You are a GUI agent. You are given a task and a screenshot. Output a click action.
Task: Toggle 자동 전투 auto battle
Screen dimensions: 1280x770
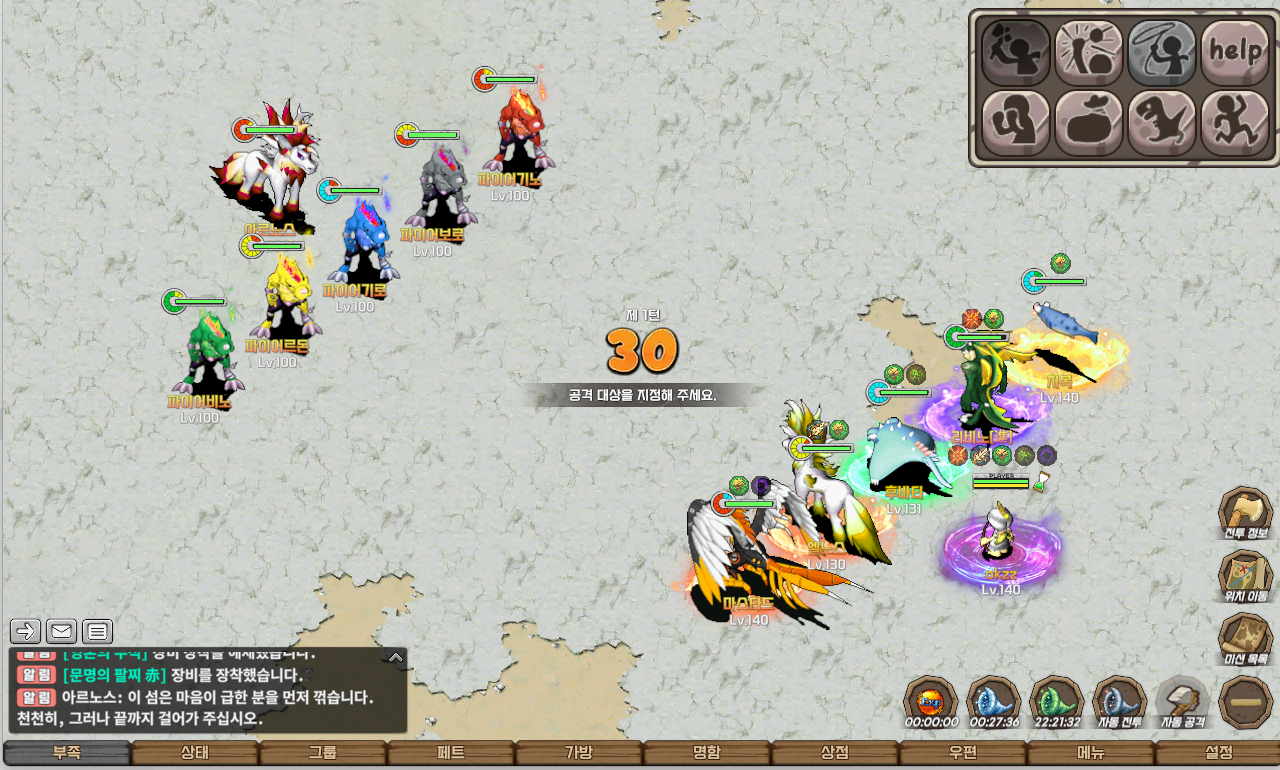1119,700
